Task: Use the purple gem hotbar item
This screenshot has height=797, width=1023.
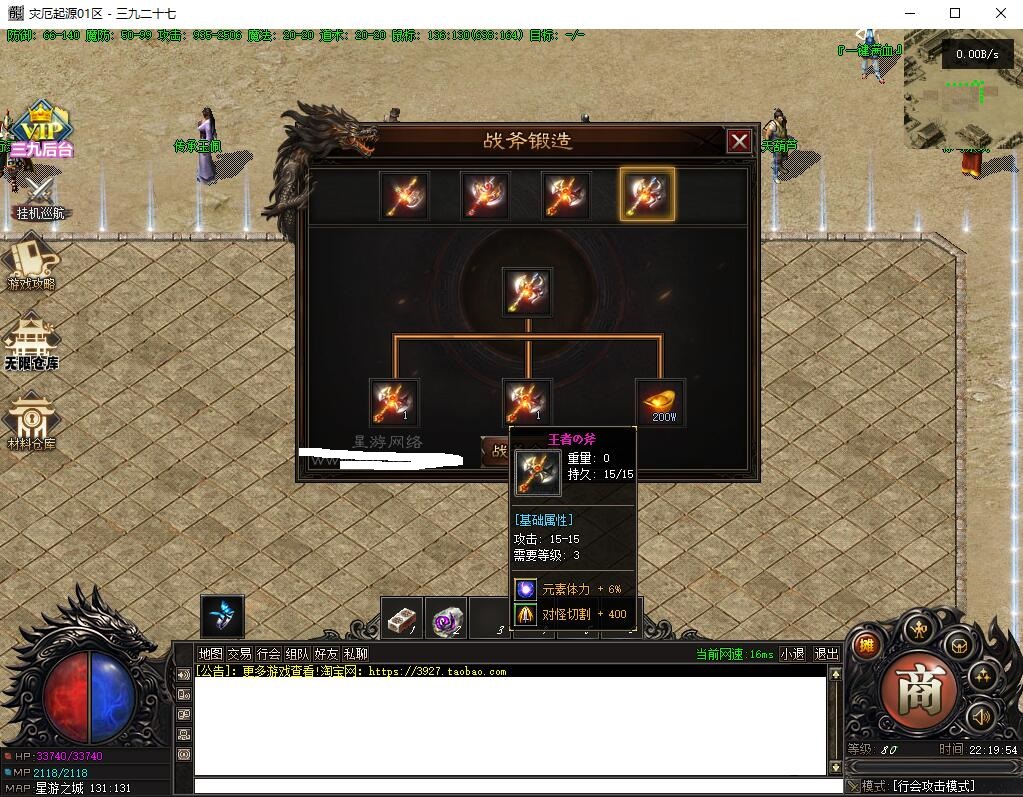Action: (x=445, y=621)
